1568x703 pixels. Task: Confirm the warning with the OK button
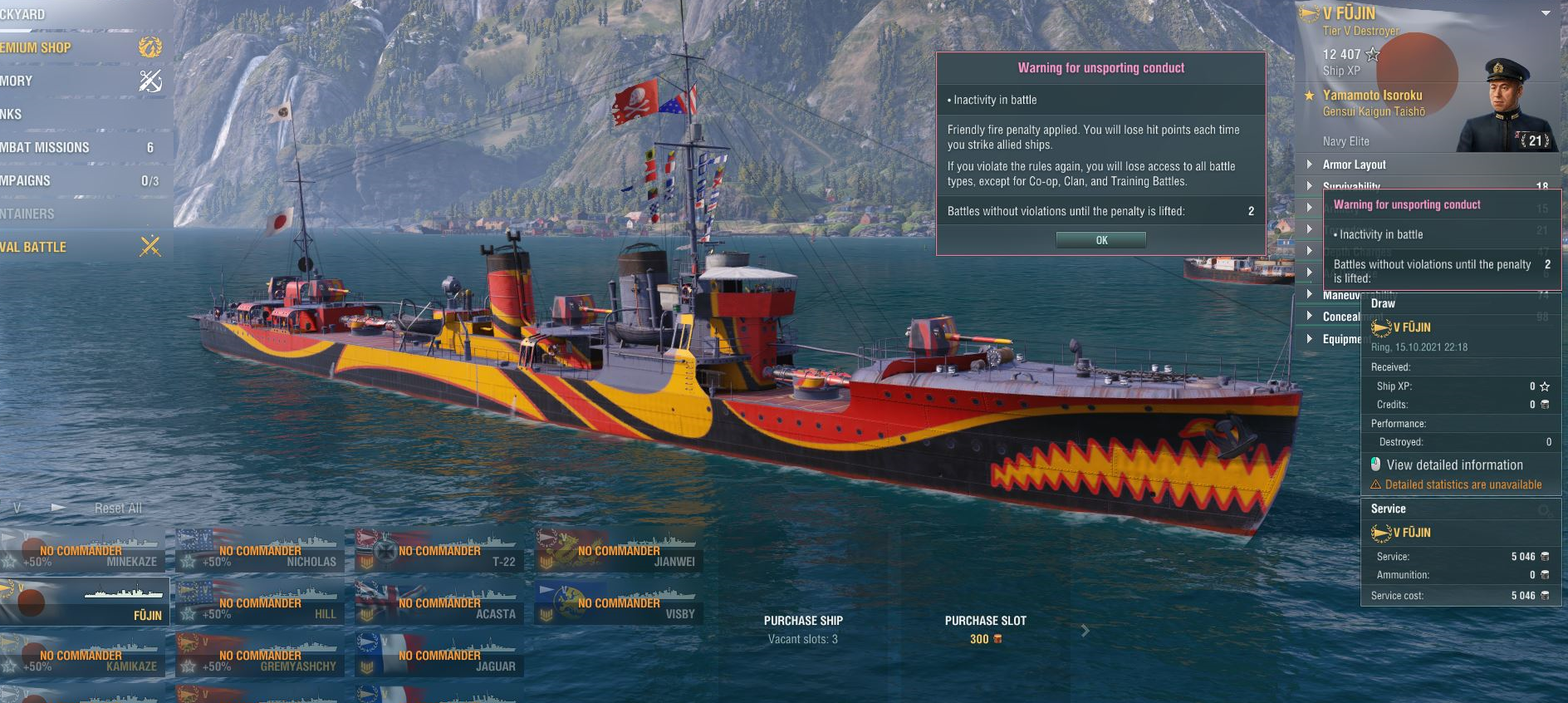(x=1100, y=240)
